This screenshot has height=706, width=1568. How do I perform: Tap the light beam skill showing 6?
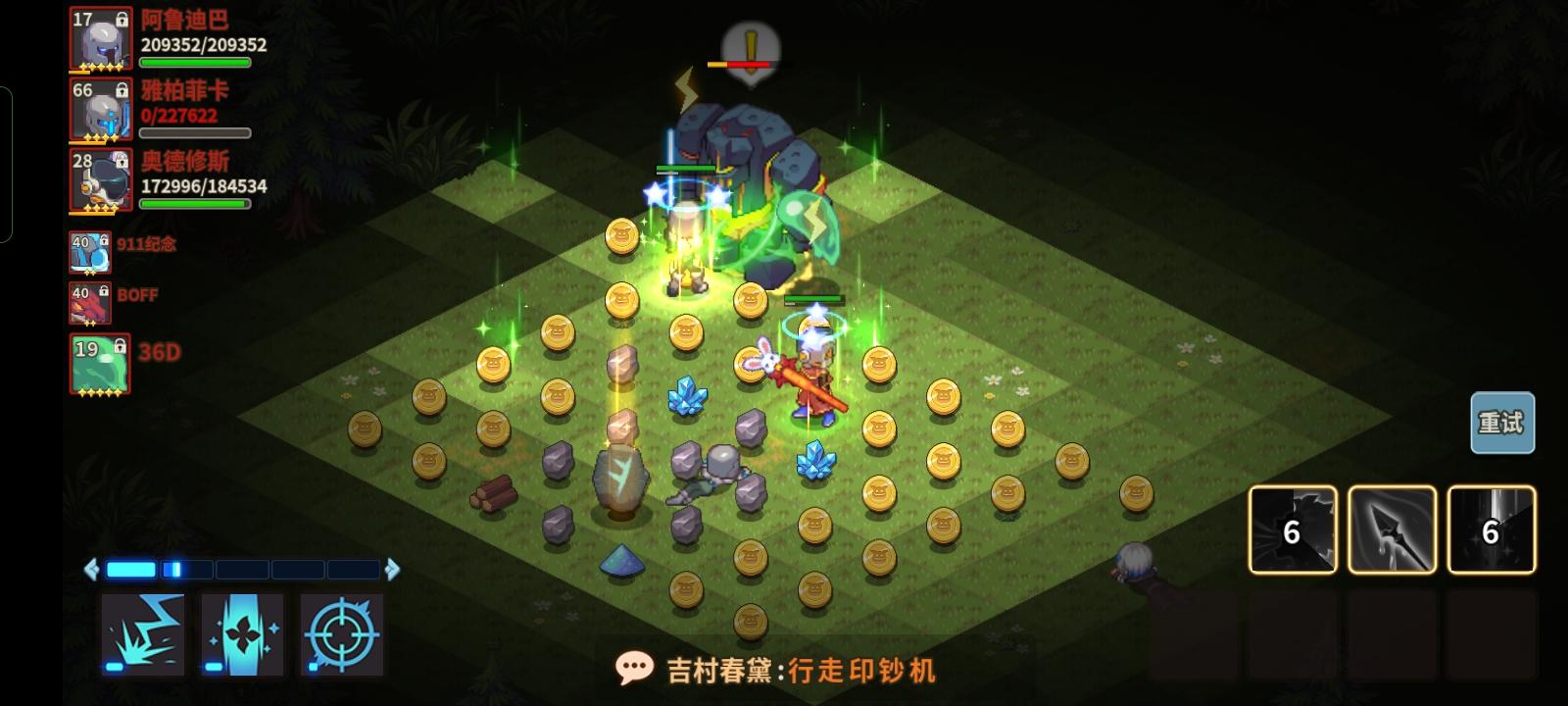1492,529
